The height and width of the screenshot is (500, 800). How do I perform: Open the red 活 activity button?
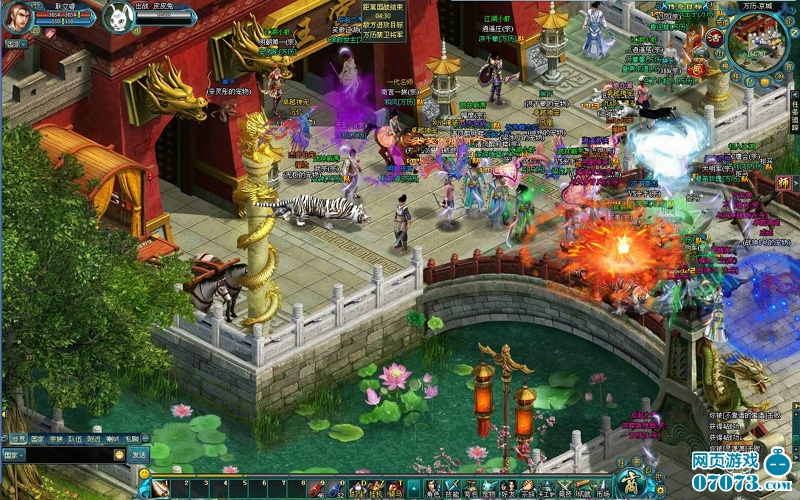click(x=714, y=39)
